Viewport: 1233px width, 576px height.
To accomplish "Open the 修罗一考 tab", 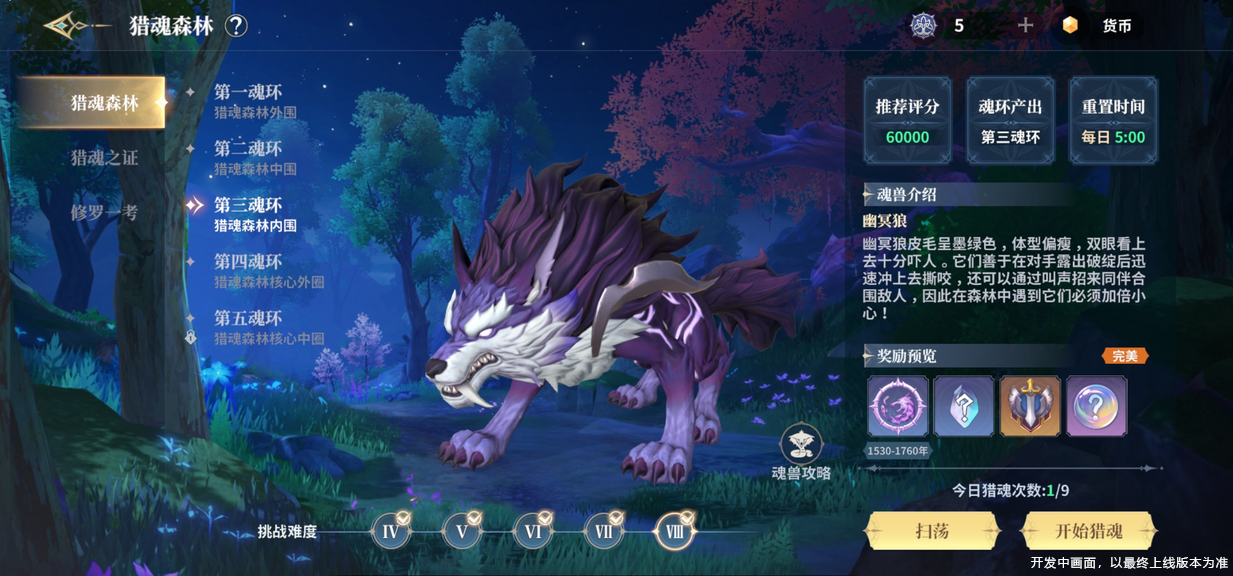I will pos(103,212).
